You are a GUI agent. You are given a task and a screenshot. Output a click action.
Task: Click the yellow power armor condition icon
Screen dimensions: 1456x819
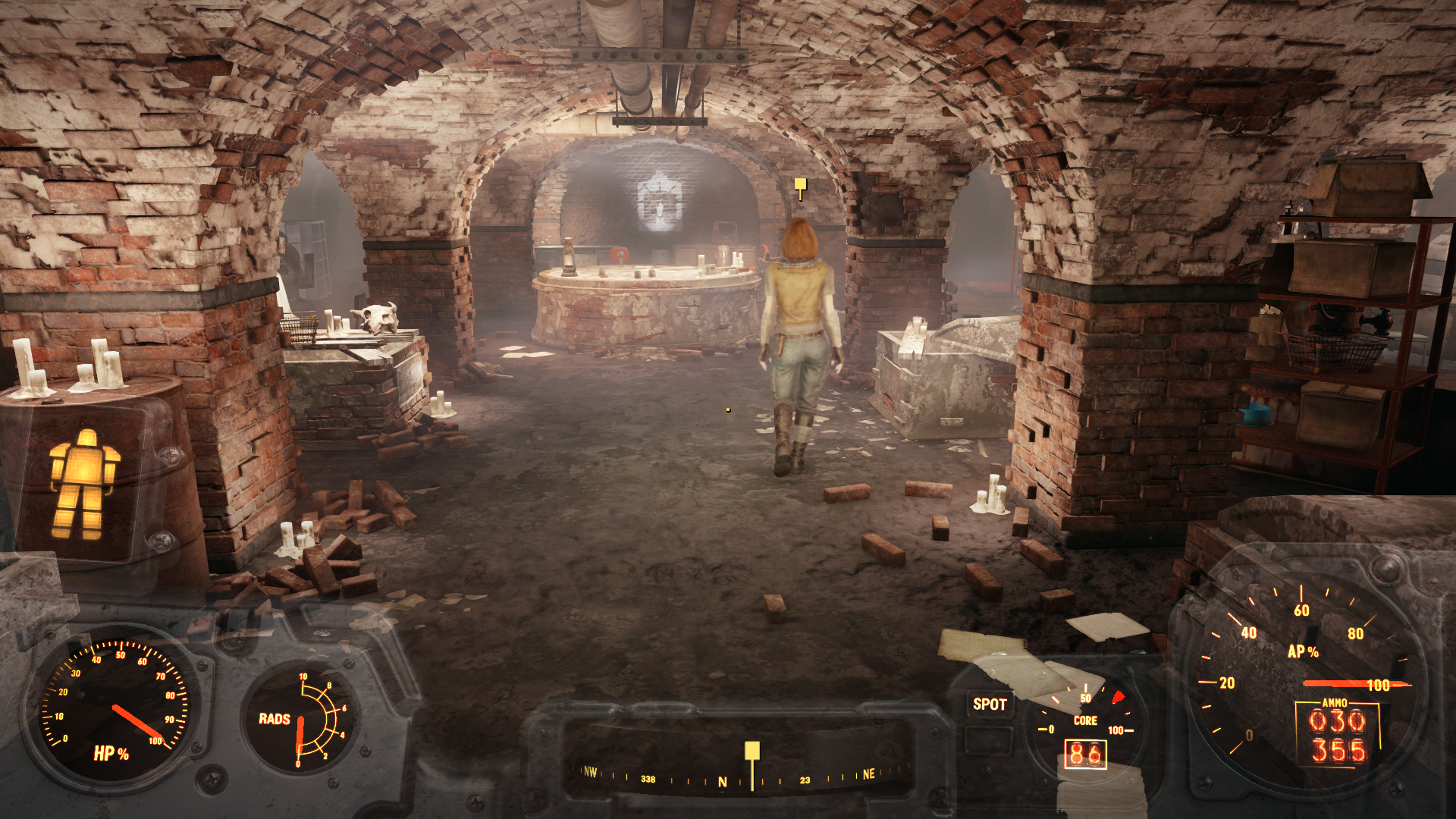[83, 484]
